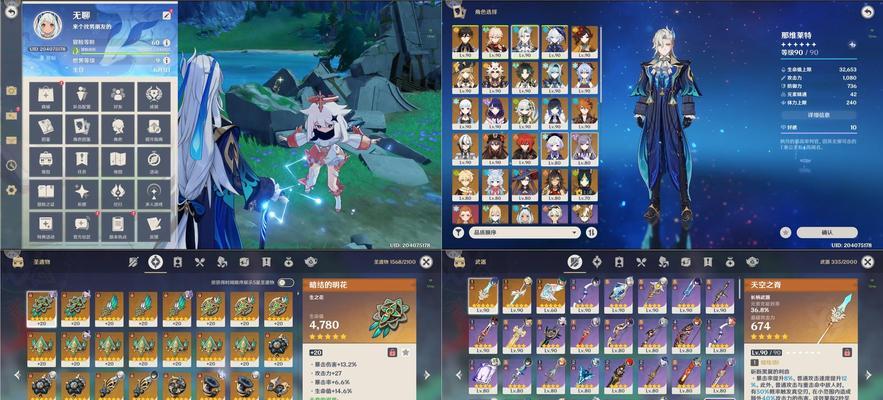Open the camera photo mode icon
This screenshot has height=400, width=883.
point(11,90)
